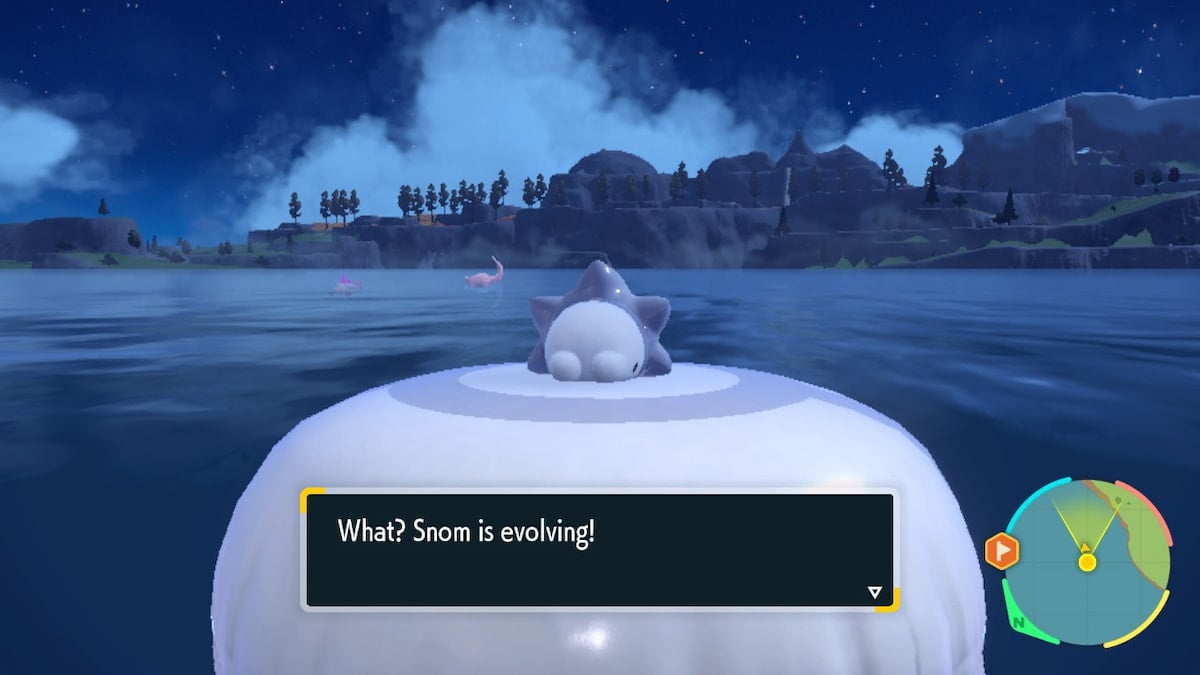Viewport: 1200px width, 675px height.
Task: Click the dialogue continue arrow
Action: coord(875,593)
